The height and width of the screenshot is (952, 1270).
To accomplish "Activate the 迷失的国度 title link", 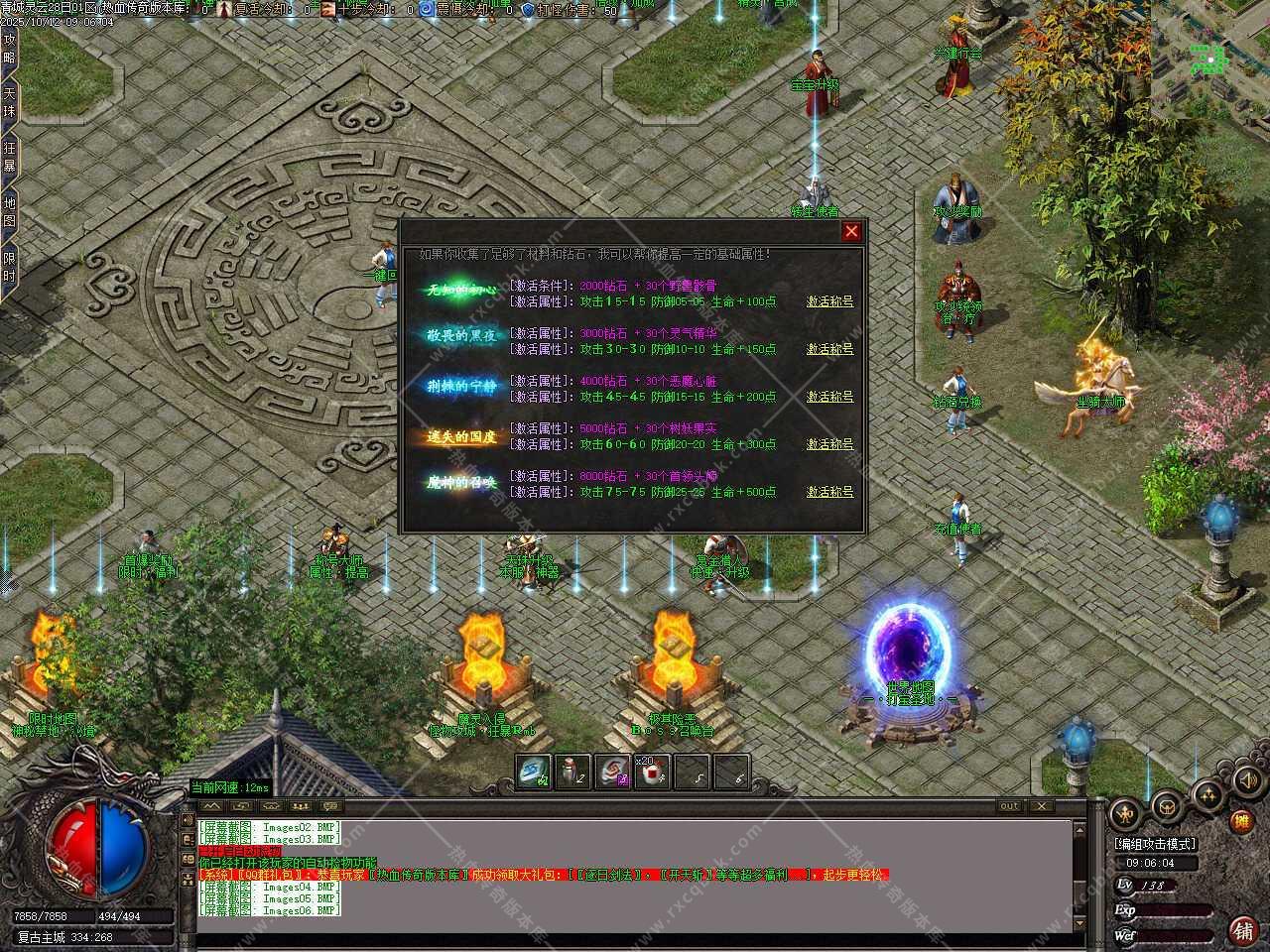I will 829,444.
